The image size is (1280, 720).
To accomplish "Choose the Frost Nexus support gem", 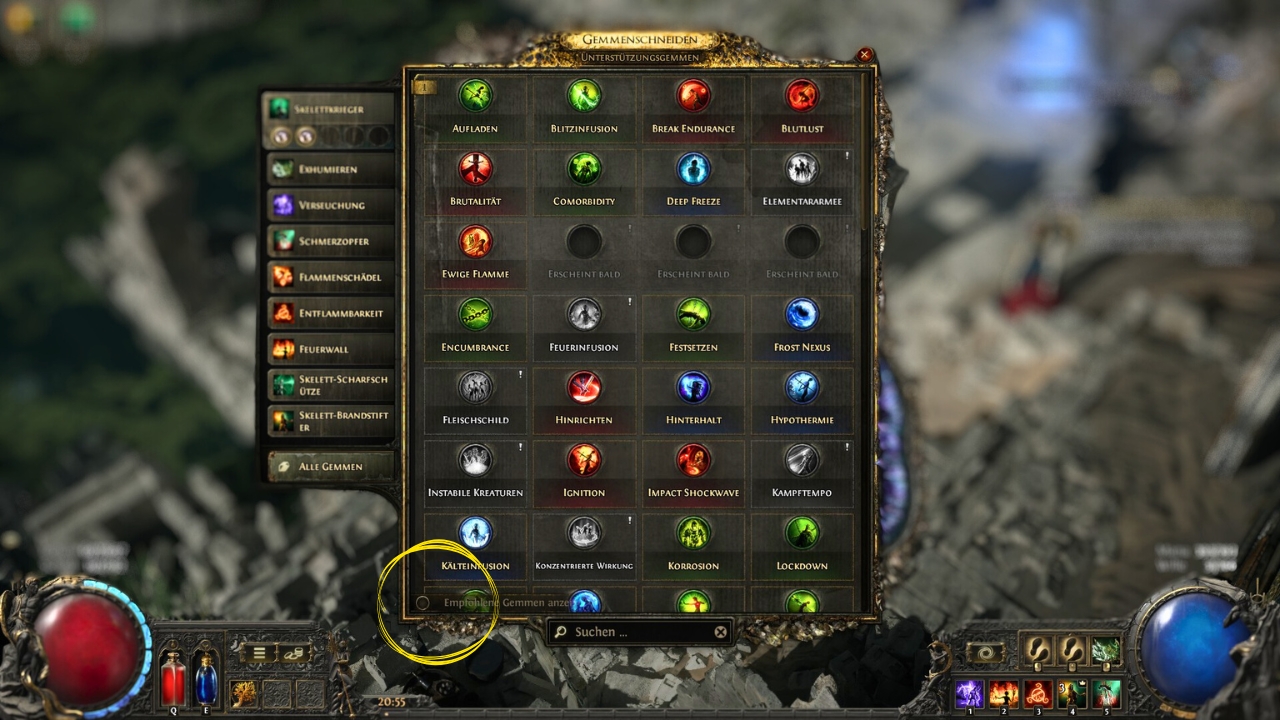I will (802, 315).
